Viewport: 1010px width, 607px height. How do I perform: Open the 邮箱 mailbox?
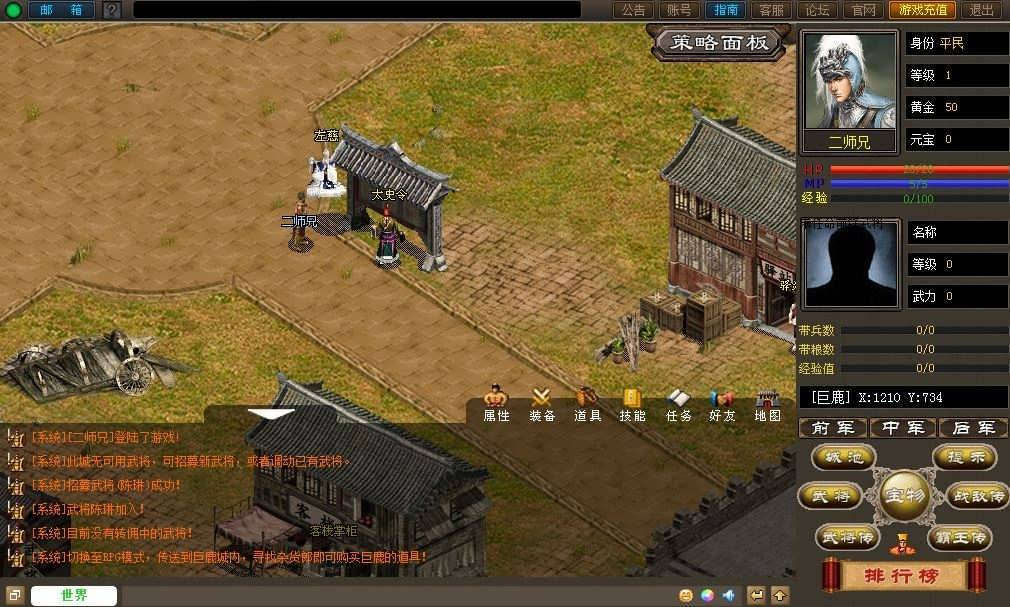click(x=60, y=10)
